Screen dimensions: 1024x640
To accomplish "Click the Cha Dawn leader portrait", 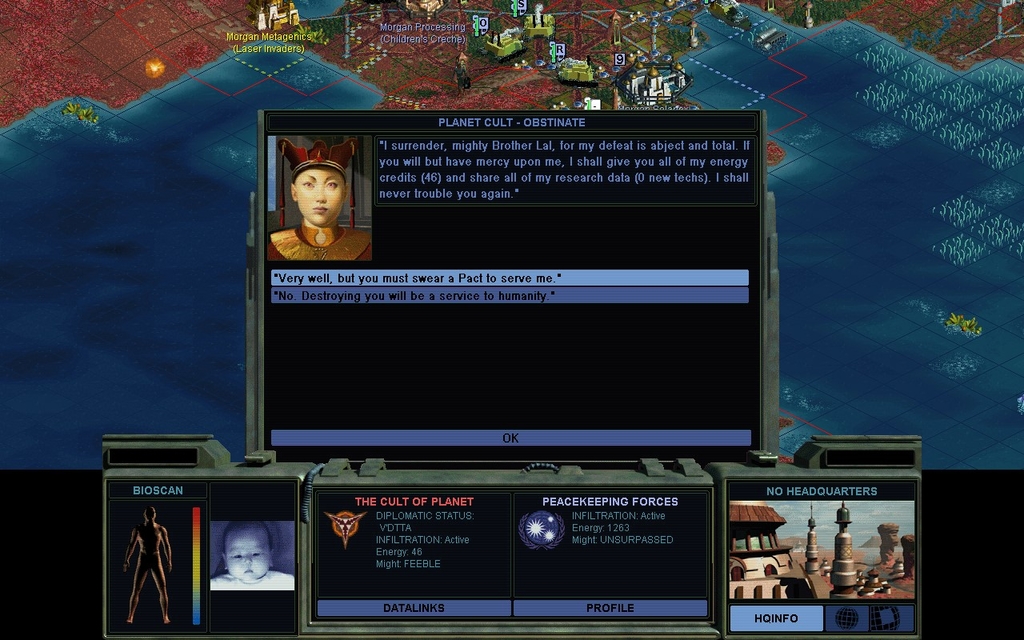I will click(320, 198).
